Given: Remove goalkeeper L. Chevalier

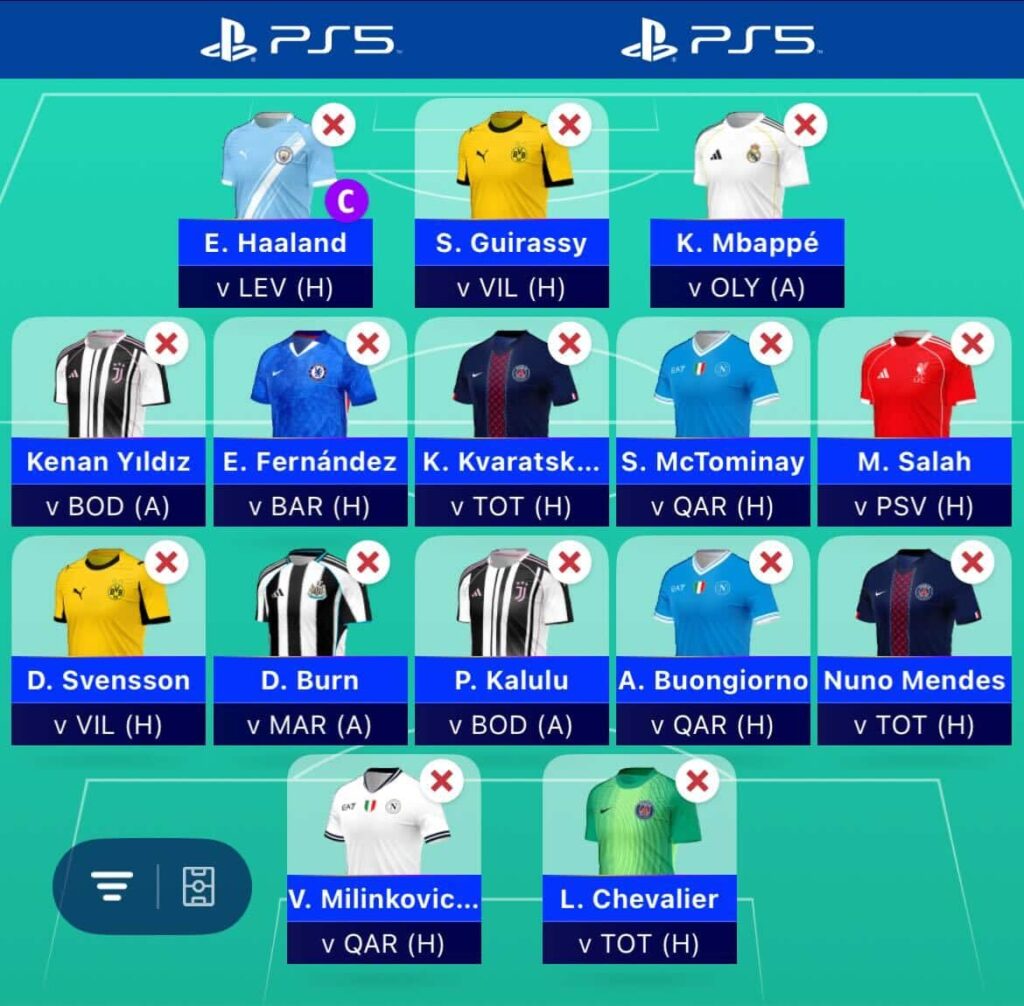Looking at the screenshot, I should 698,781.
